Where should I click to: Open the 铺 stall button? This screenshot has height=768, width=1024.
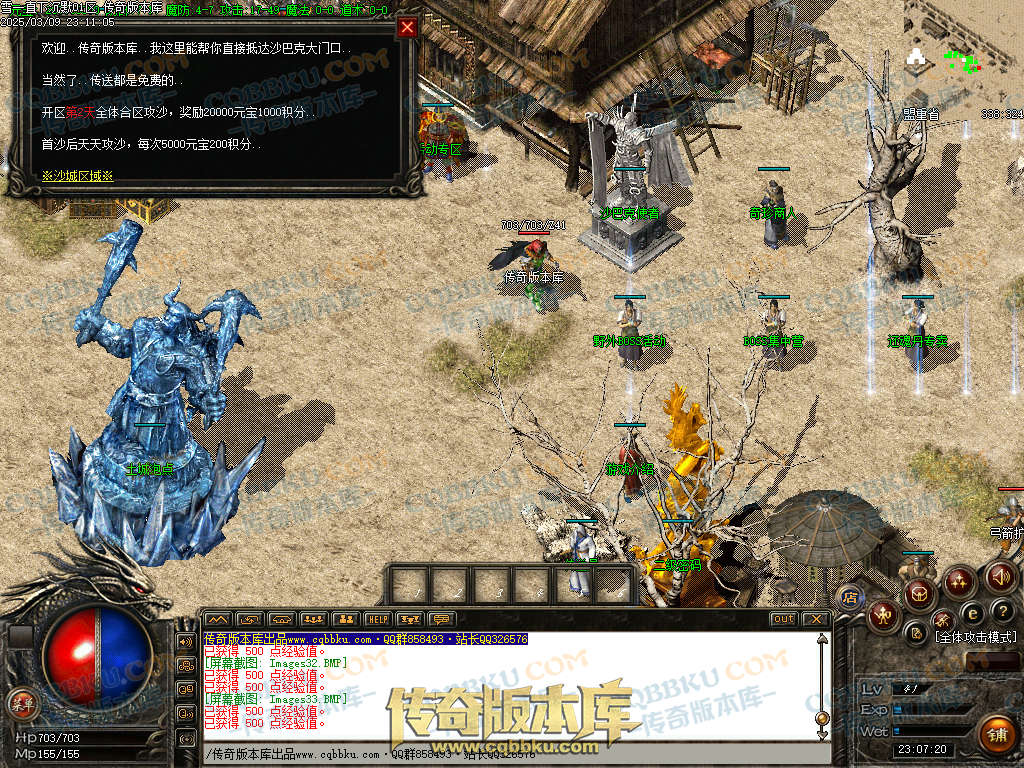tap(996, 735)
